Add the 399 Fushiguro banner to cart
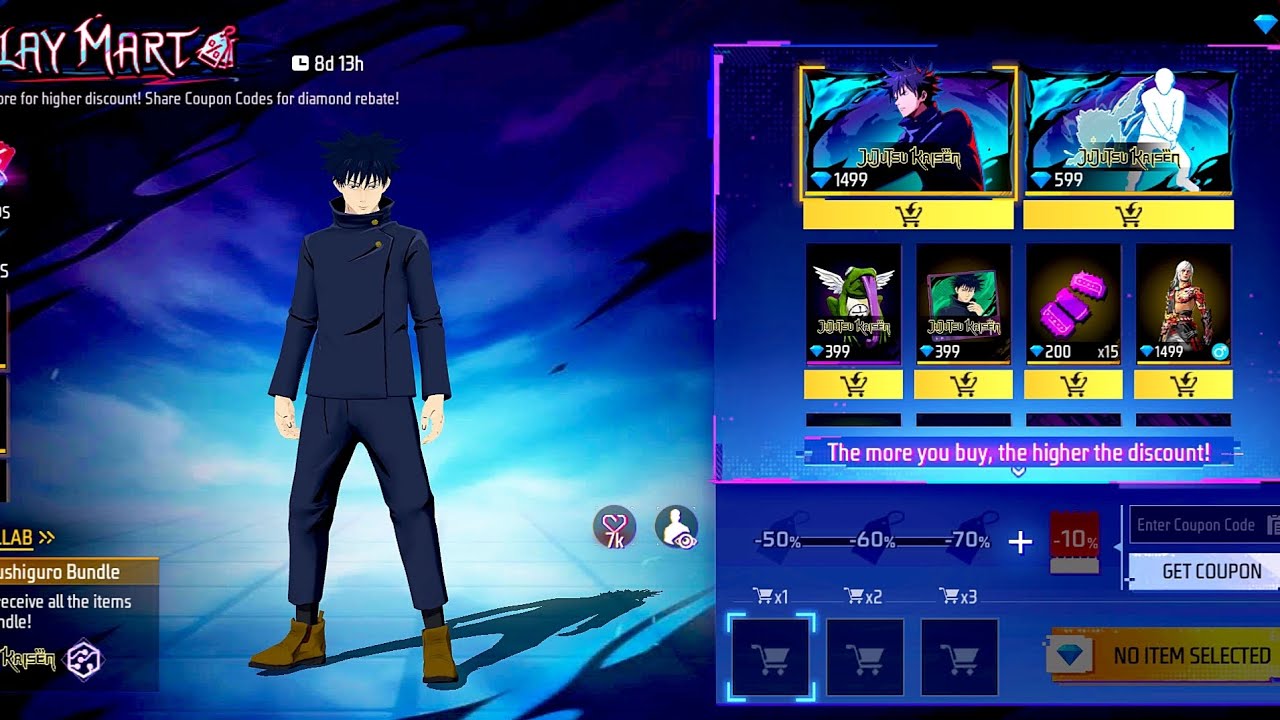This screenshot has width=1280, height=720. 963,385
